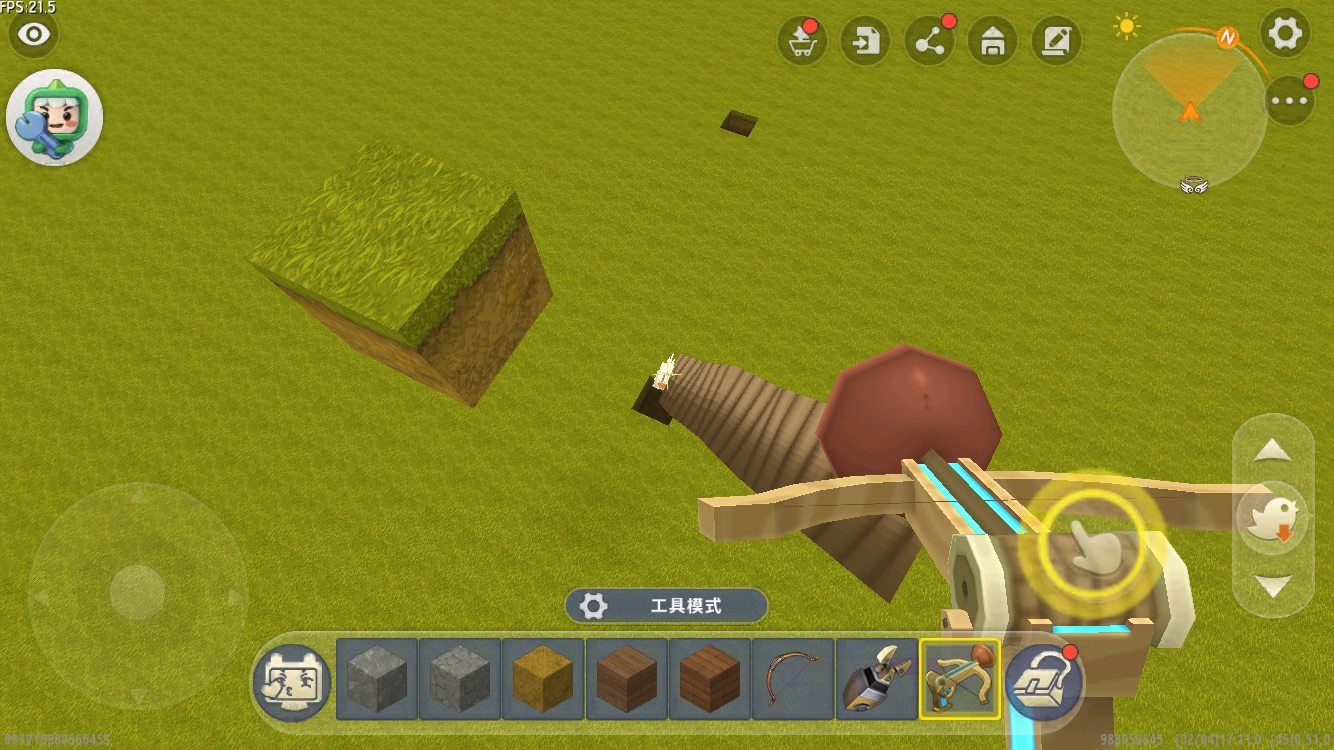Select the highlighted crossbow hotbar slot
Screen dimensions: 1334x750
tap(959, 680)
